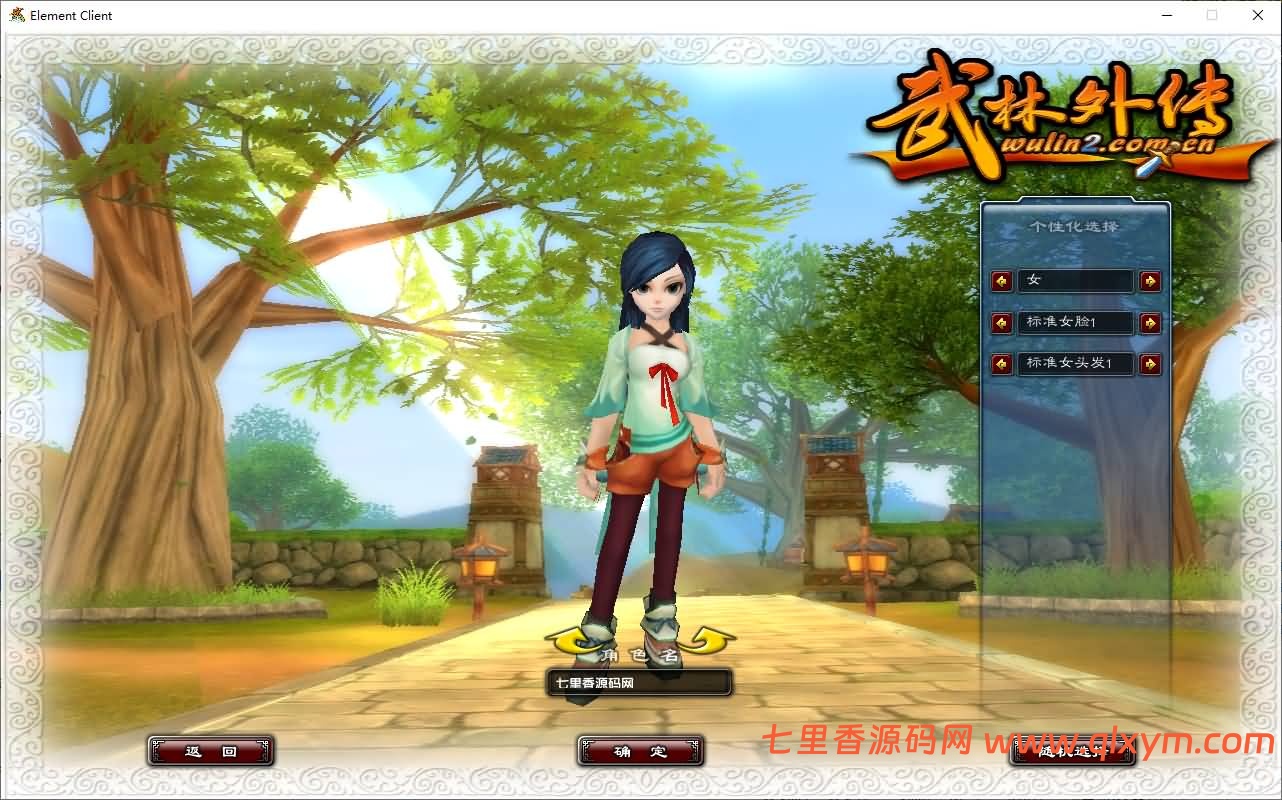Select next face with 标准女脸1 right arrow

coord(1149,322)
